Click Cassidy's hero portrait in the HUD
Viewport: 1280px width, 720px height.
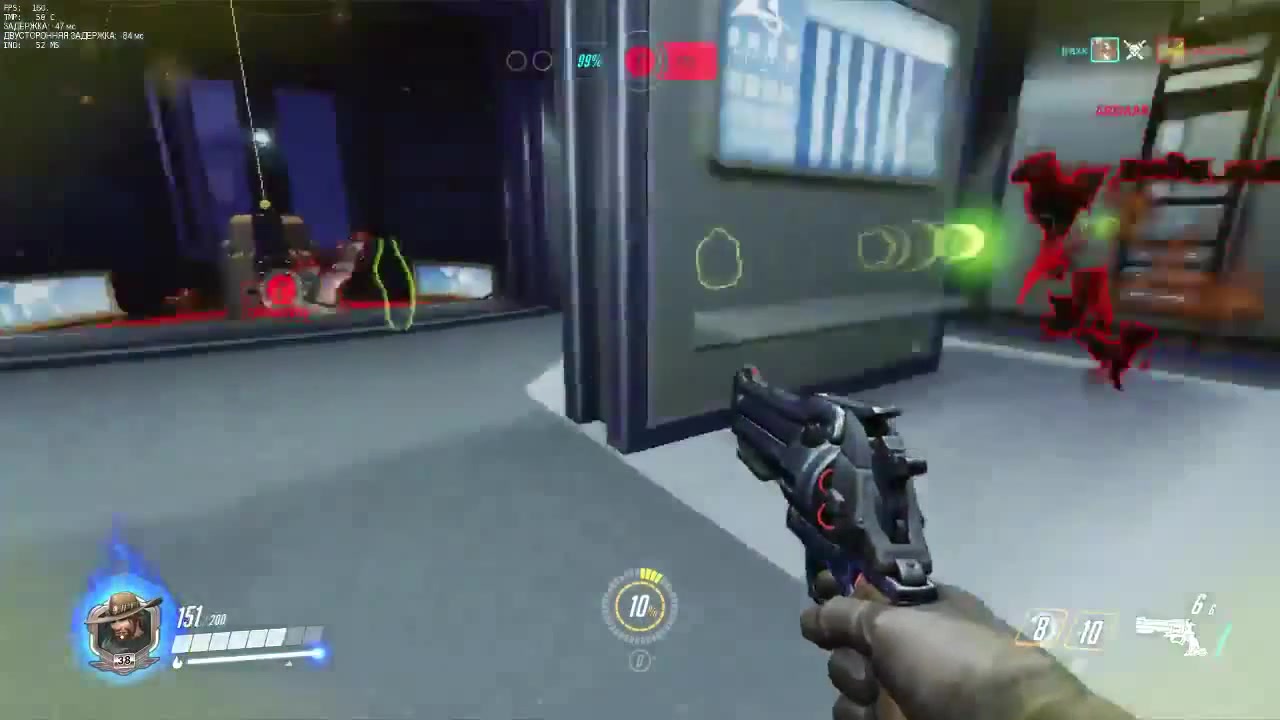coord(122,625)
